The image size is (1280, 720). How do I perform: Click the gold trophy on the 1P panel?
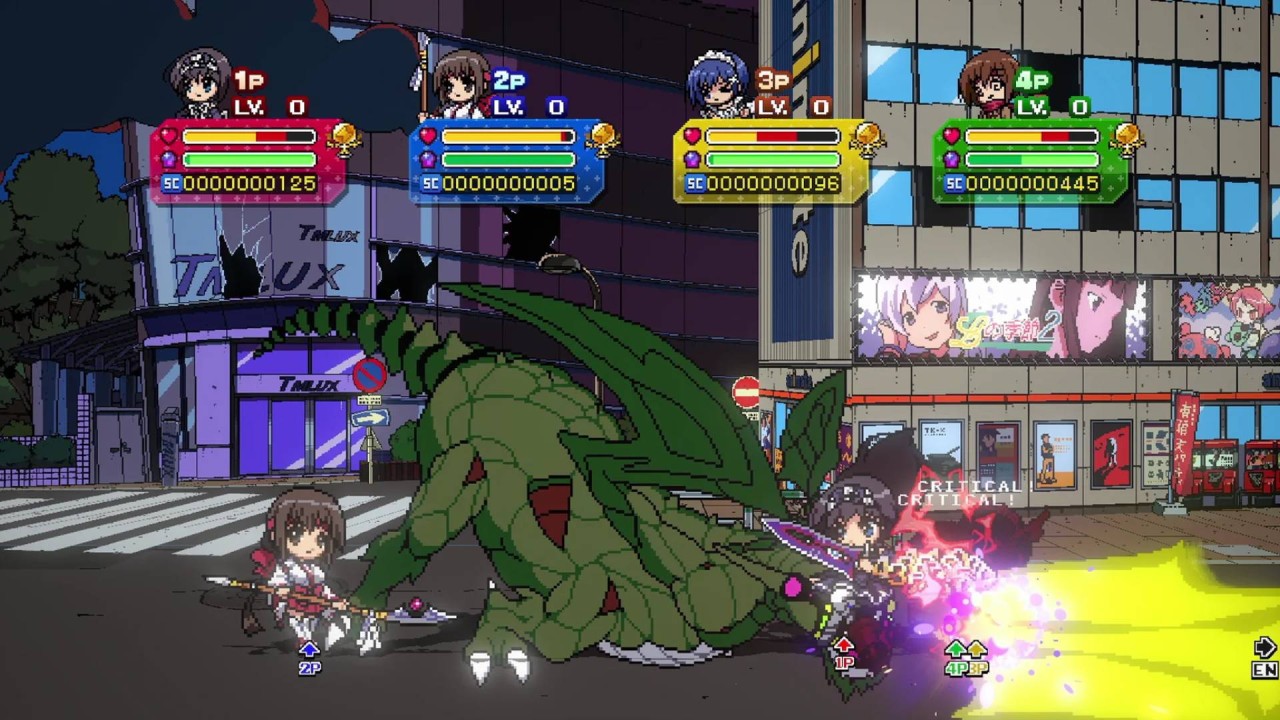pyautogui.click(x=343, y=139)
